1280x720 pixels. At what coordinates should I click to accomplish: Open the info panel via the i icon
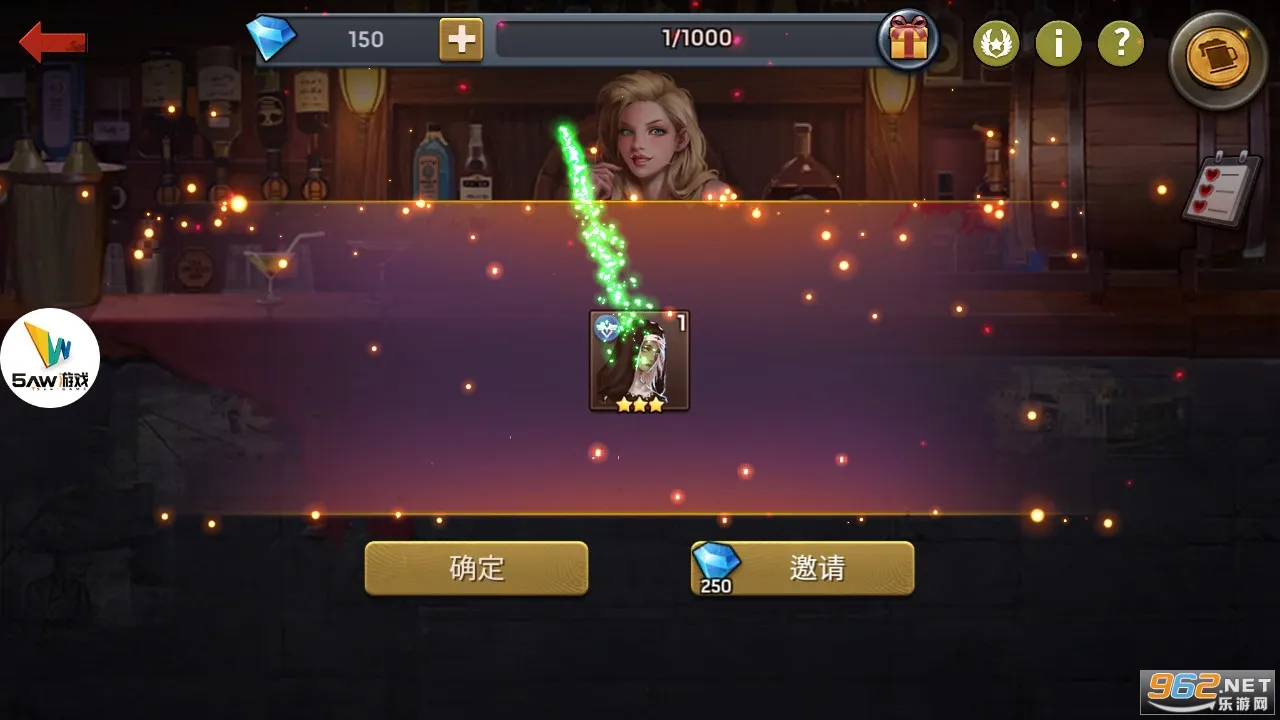click(x=1058, y=44)
